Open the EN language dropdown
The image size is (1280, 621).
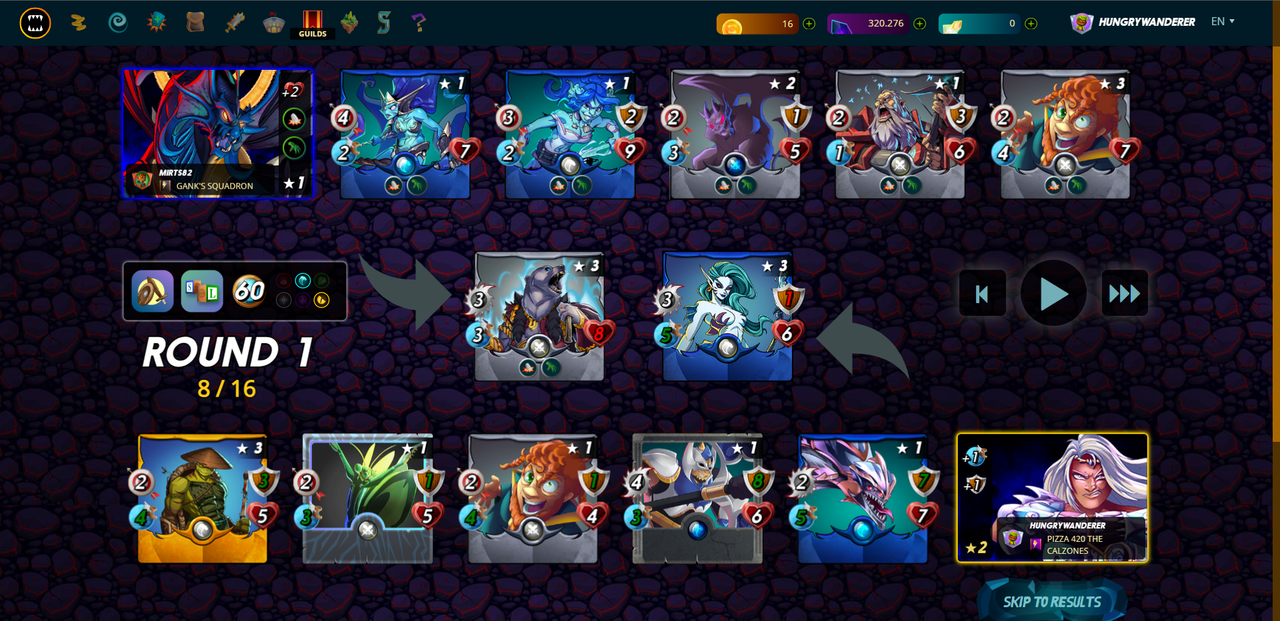1222,22
